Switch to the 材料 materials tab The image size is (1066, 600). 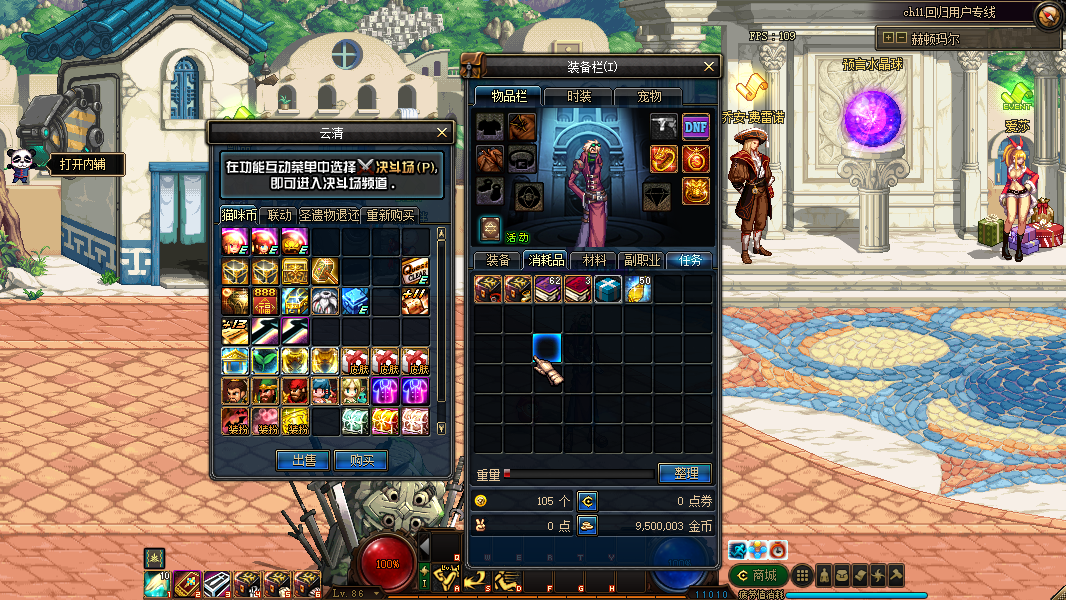pyautogui.click(x=593, y=260)
